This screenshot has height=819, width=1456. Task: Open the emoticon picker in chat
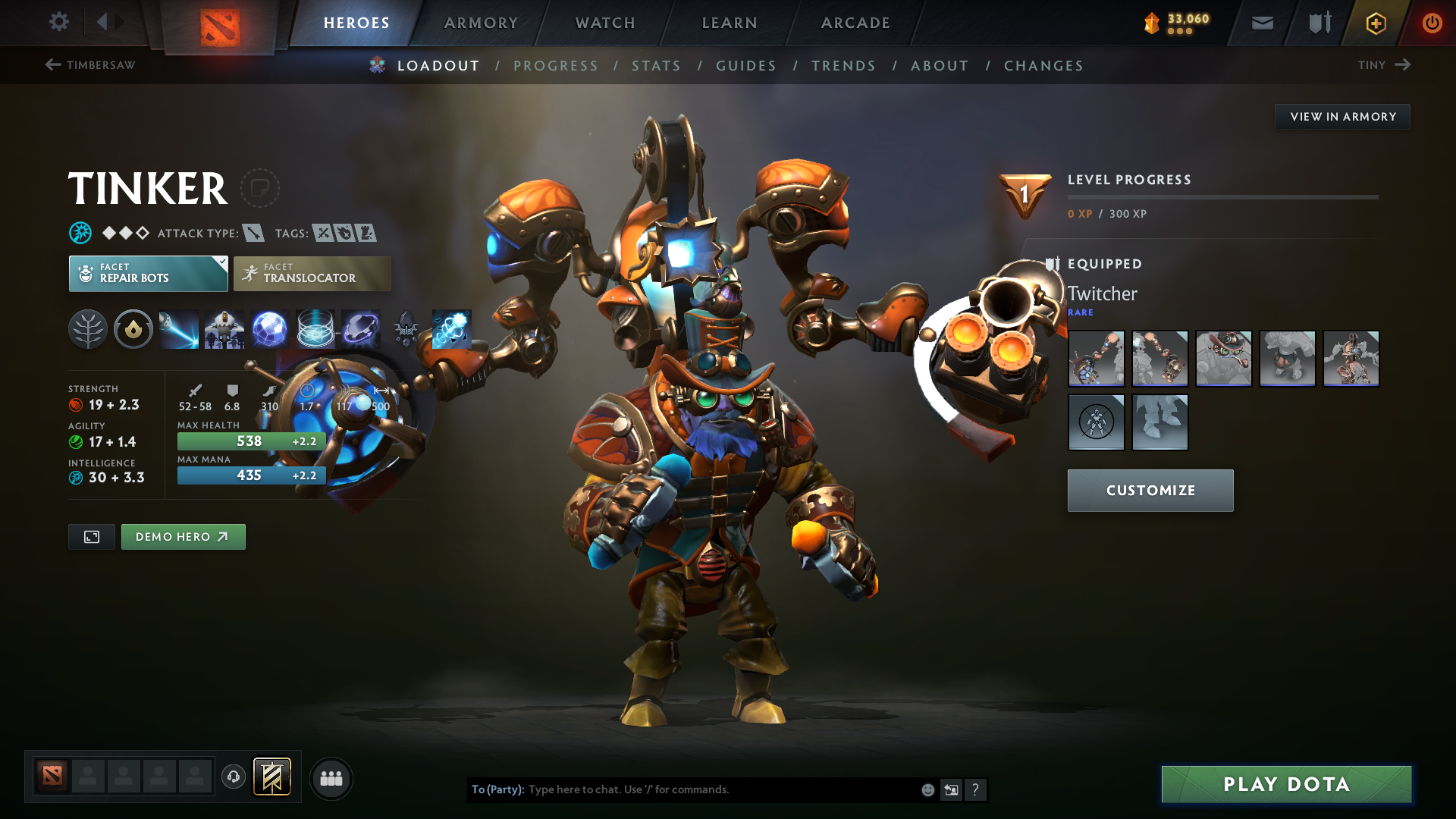[927, 789]
